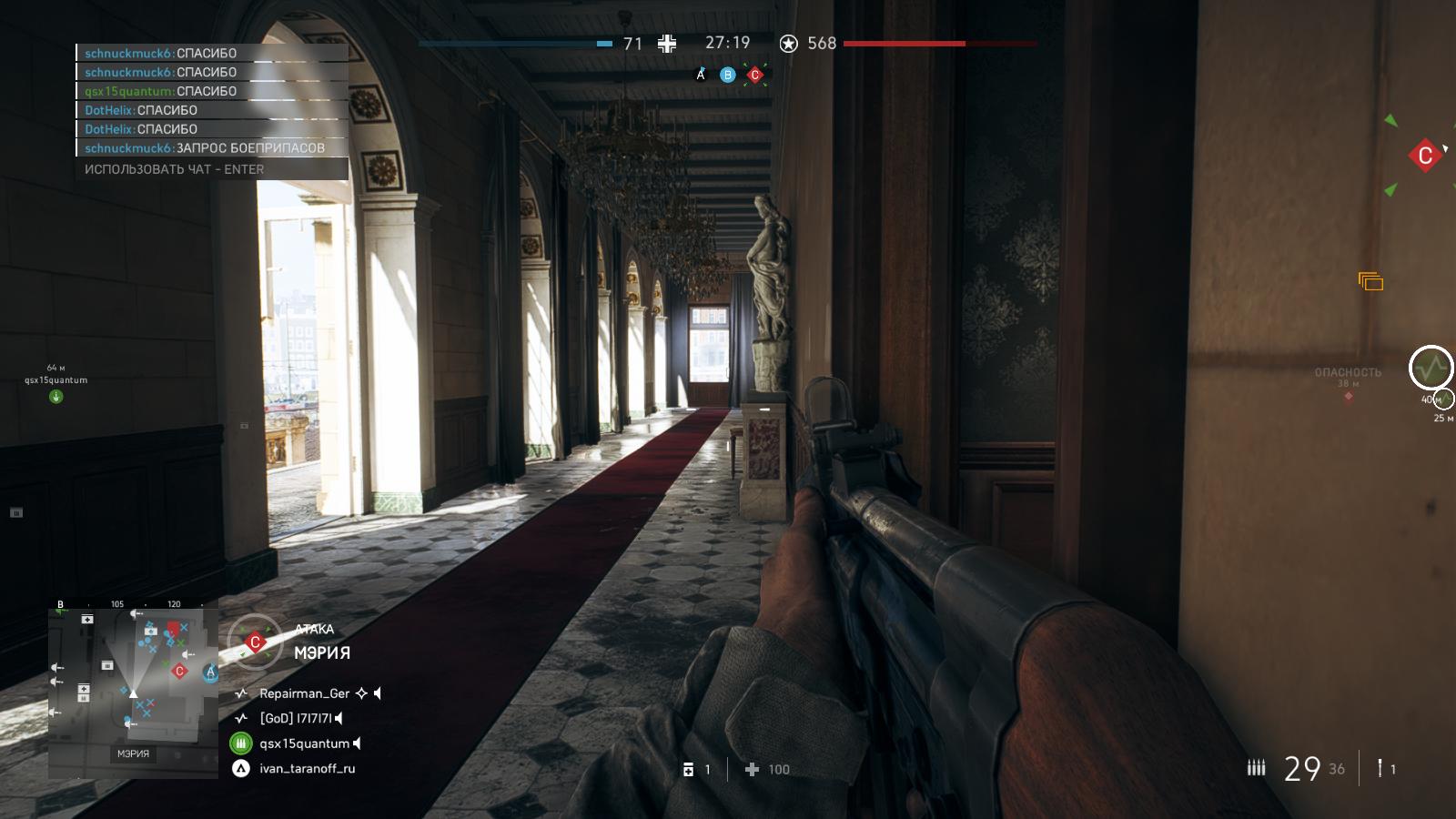Select squad member qsx15quantum in squad list
1456x819 pixels.
coord(304,743)
